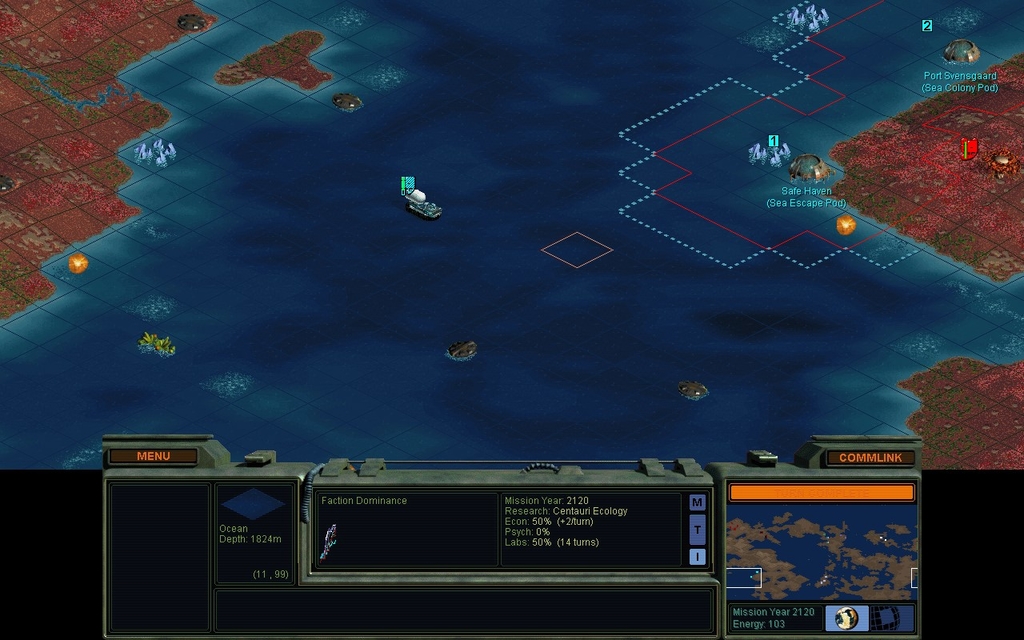Screen dimensions: 1024x640
Task: Click the orange Turn Complete bar
Action: coord(821,492)
